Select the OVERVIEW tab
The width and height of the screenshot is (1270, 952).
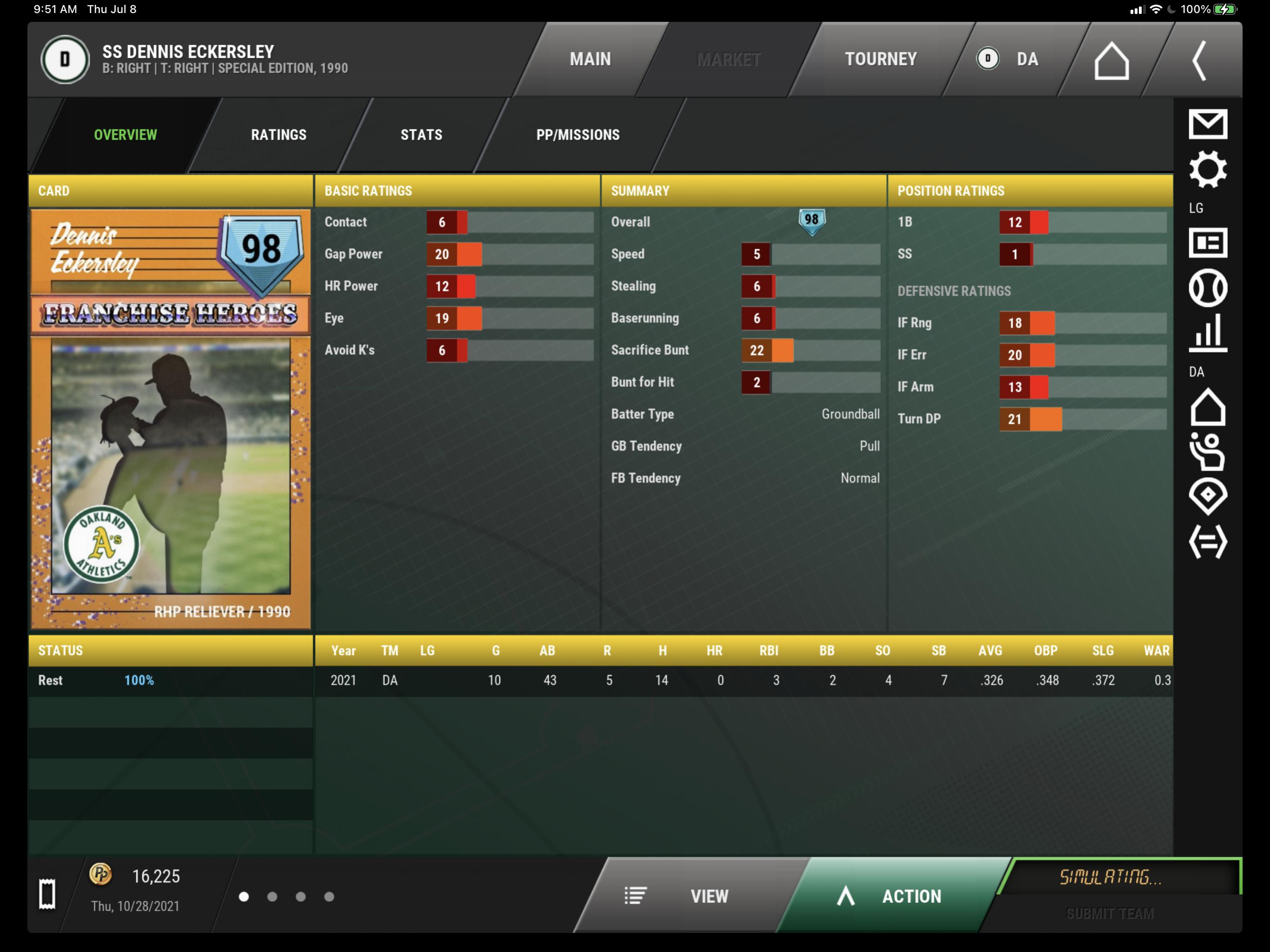(x=125, y=135)
